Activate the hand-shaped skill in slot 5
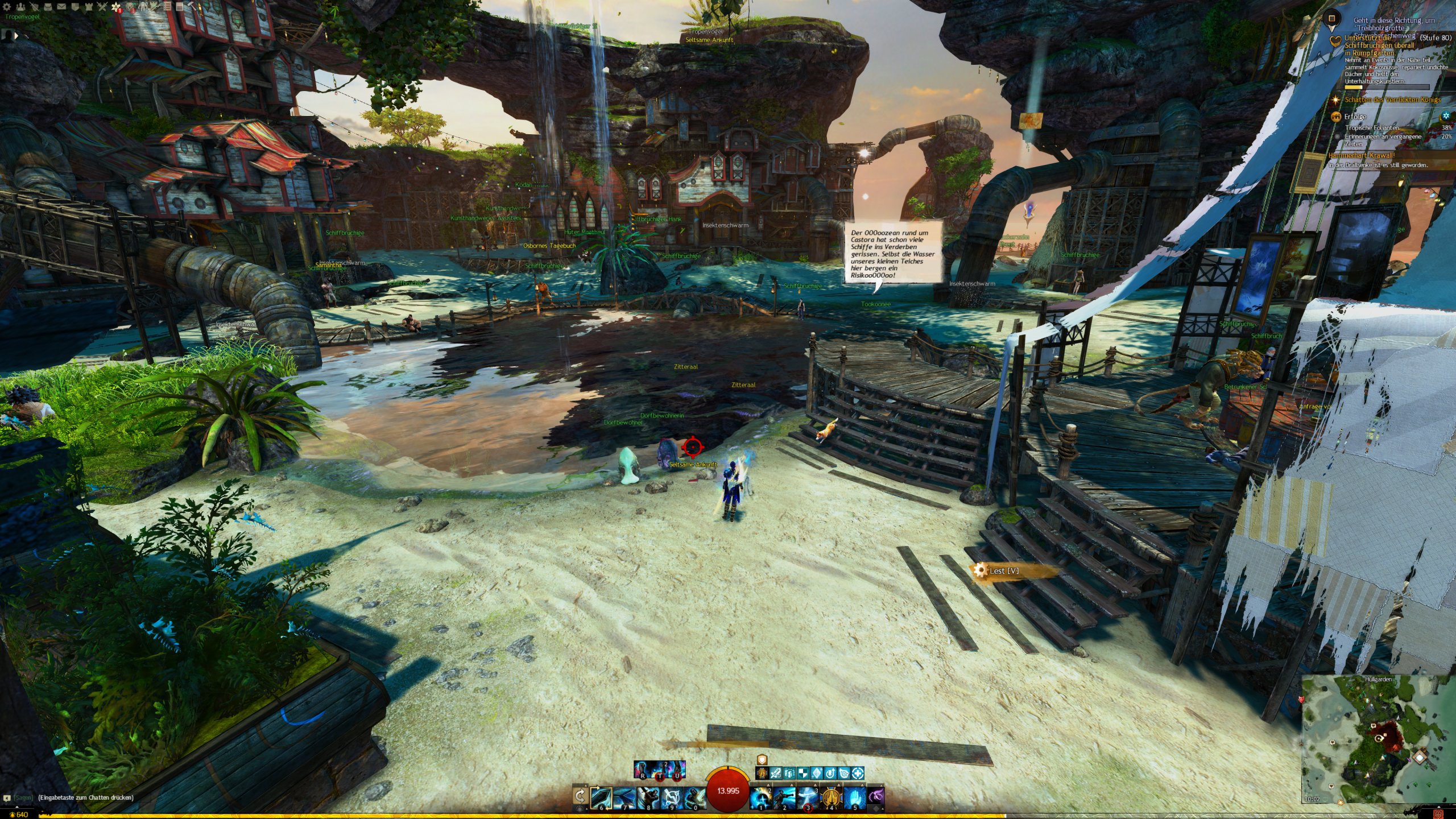 click(854, 797)
